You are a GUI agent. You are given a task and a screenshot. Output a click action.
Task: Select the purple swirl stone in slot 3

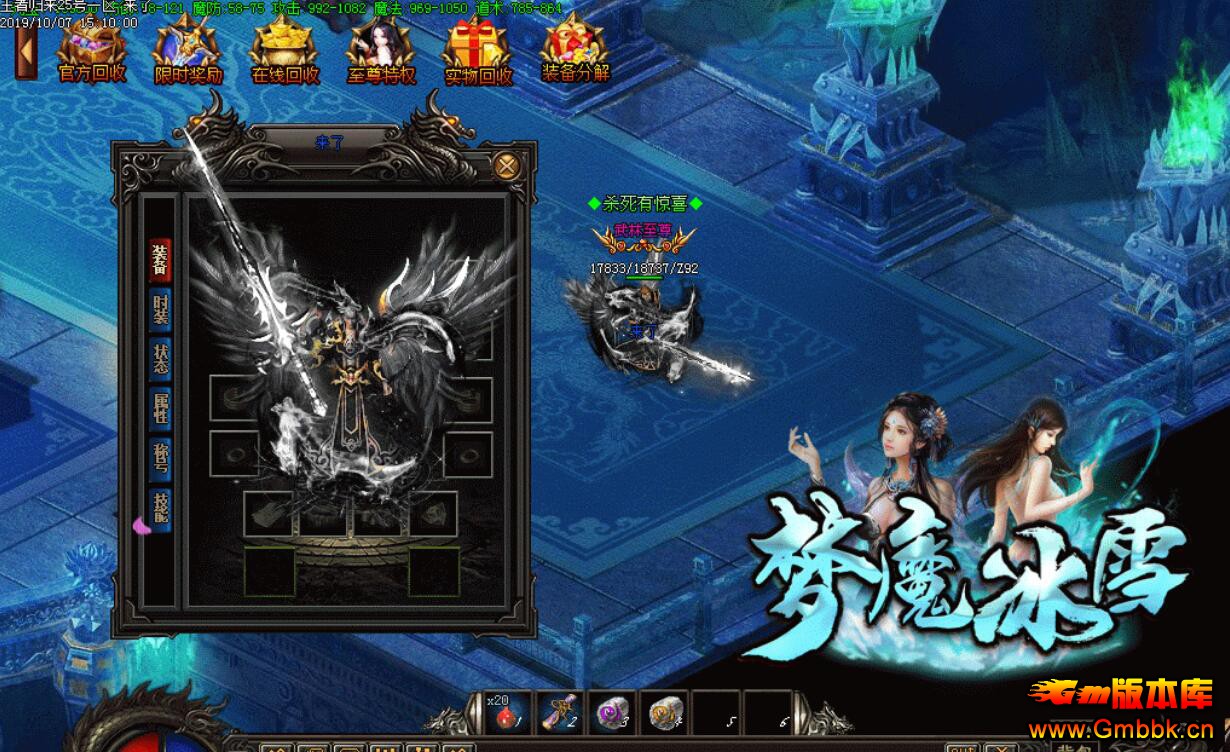point(612,712)
